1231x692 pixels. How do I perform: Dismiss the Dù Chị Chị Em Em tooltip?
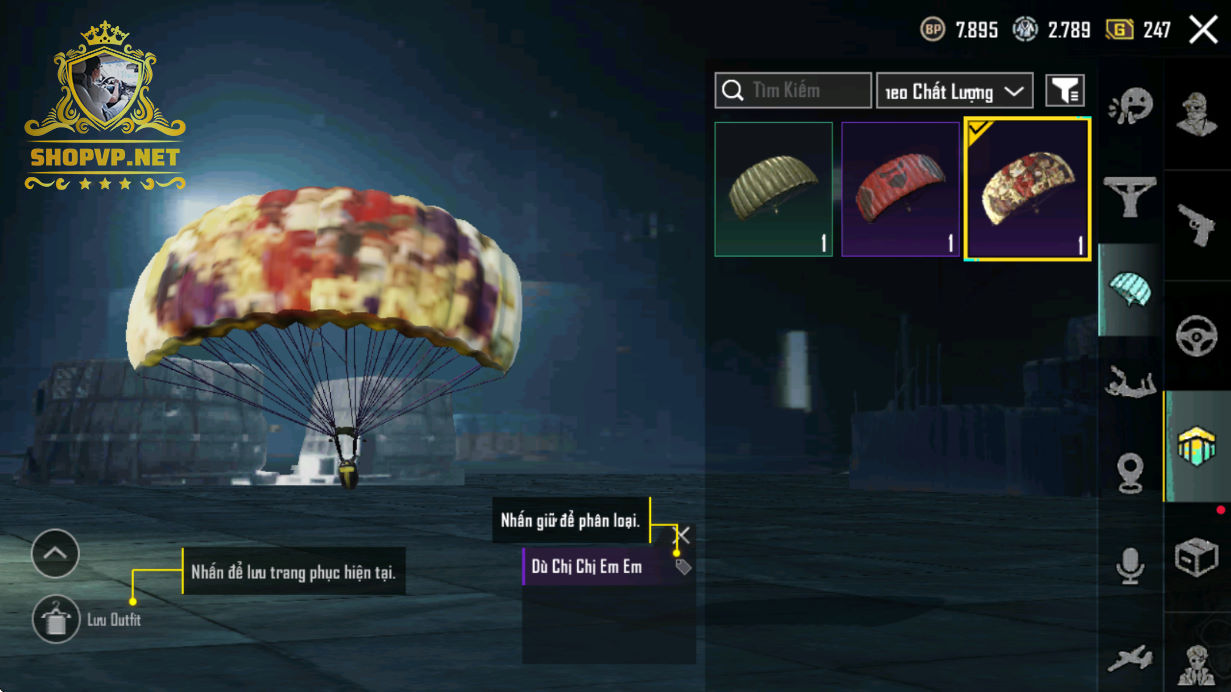(x=683, y=536)
